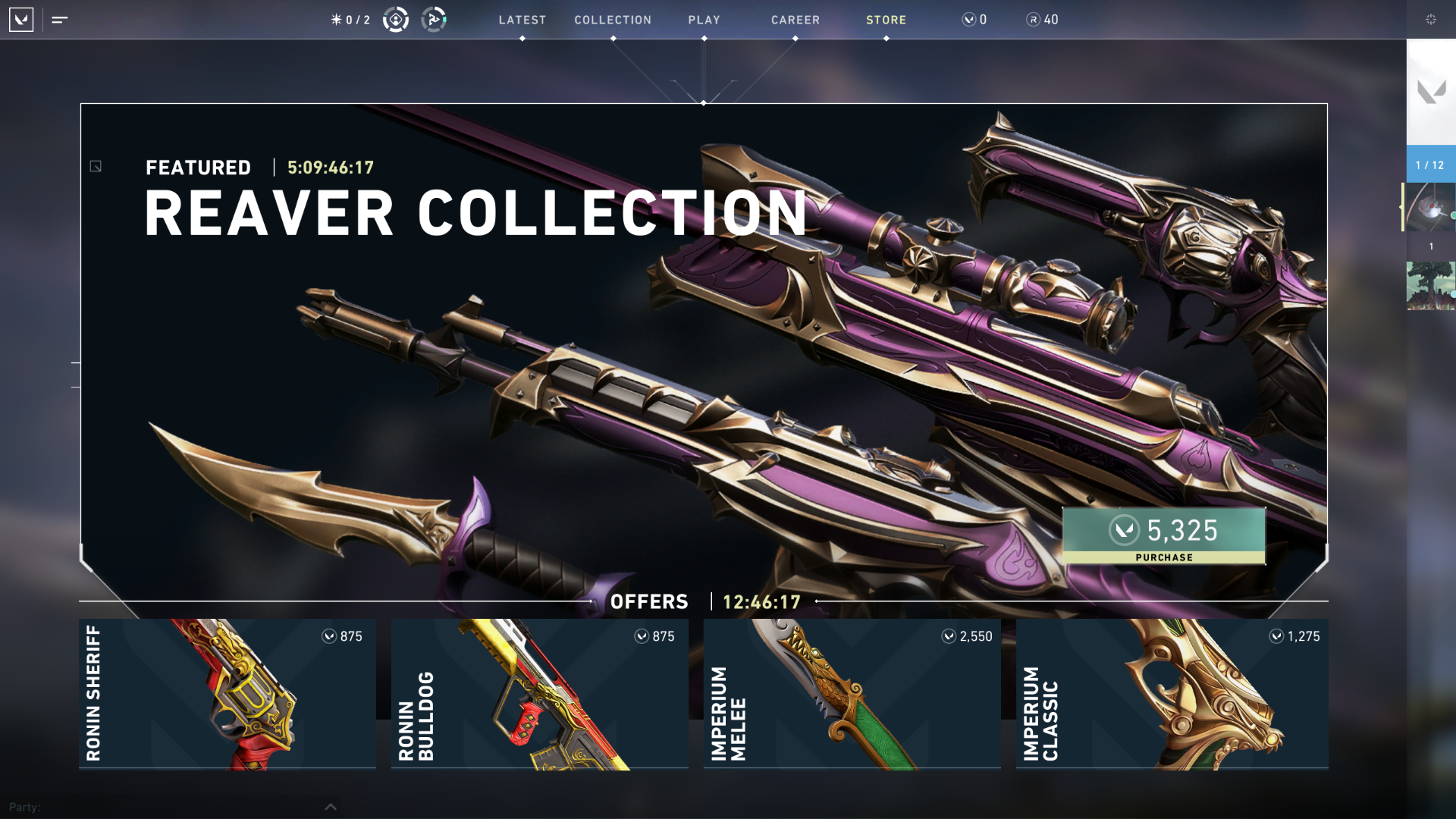View the Imperium Melee offer

(852, 693)
